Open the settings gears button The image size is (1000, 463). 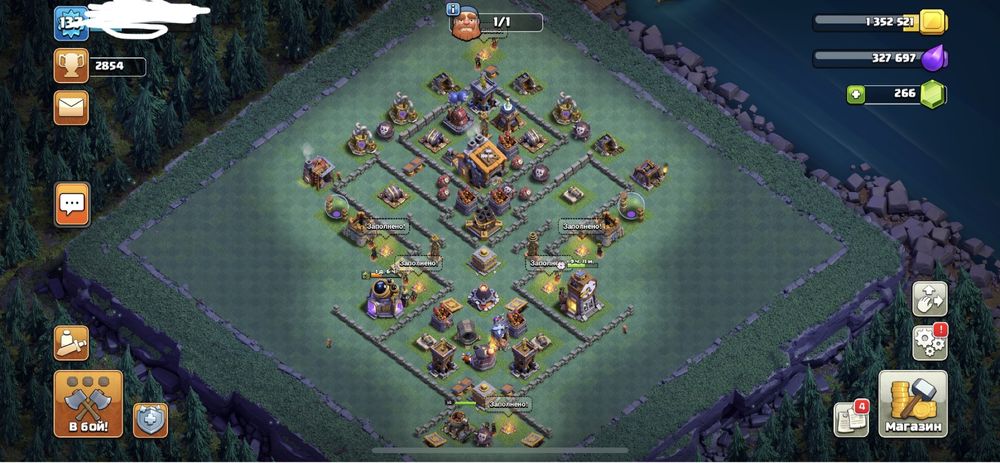(929, 342)
